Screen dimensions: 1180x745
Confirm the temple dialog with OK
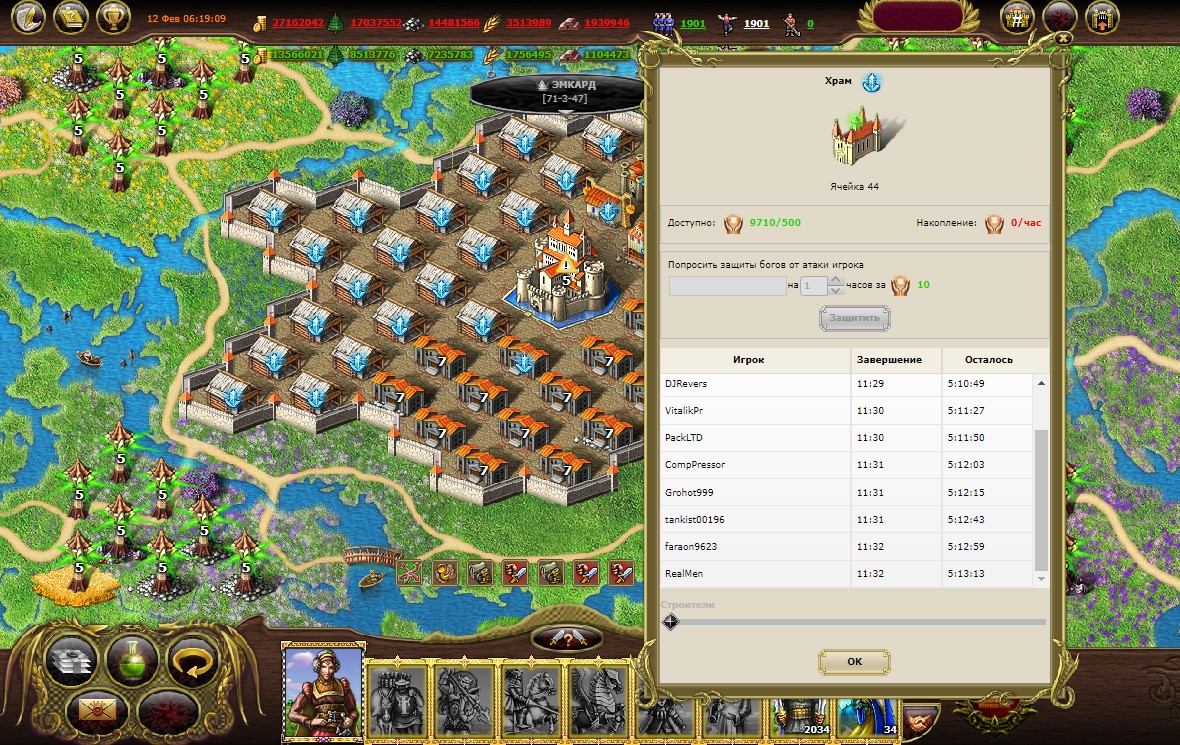854,661
